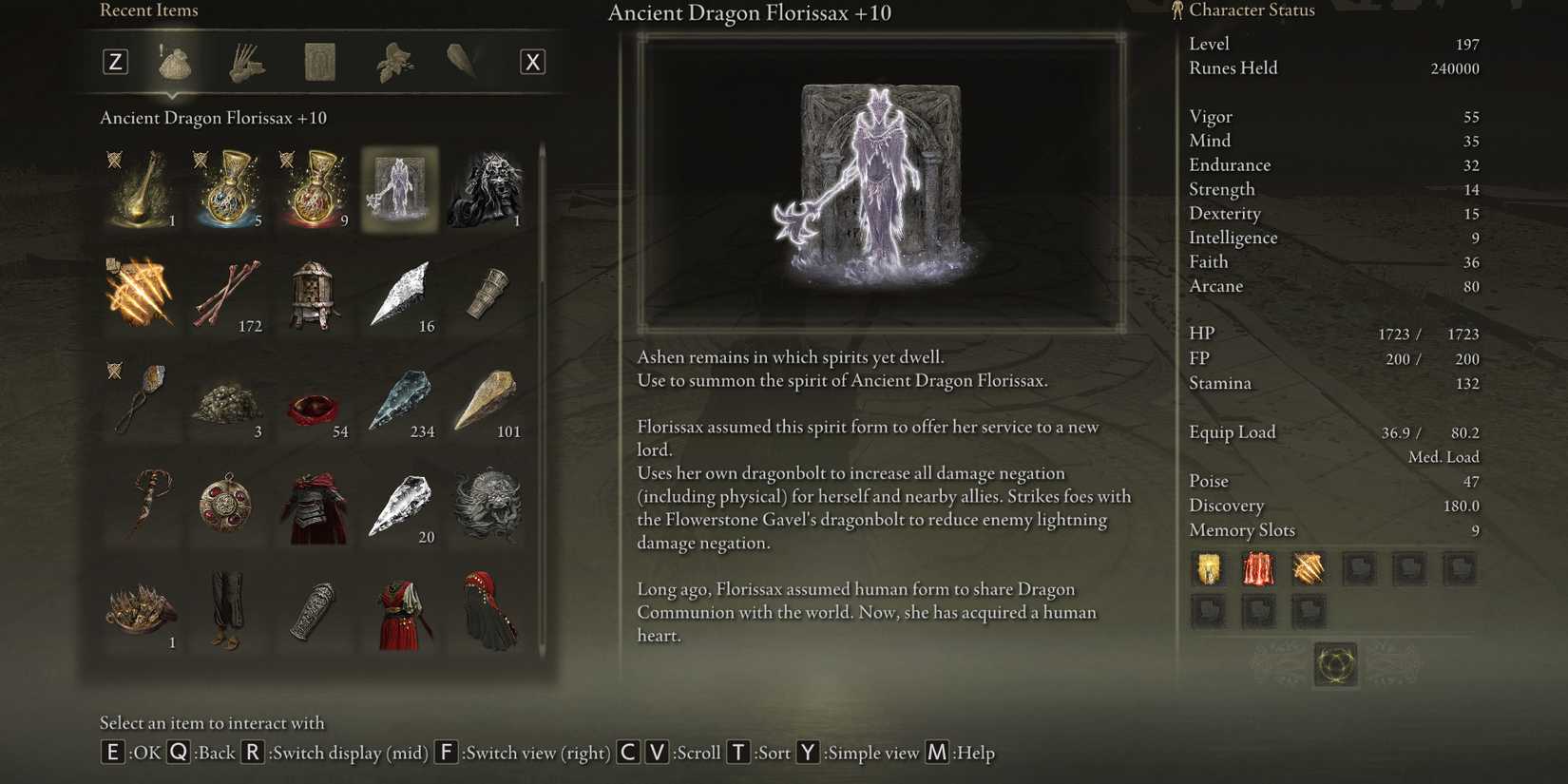Select the crafting materials flower category icon
The image size is (1568, 784).
tap(392, 62)
